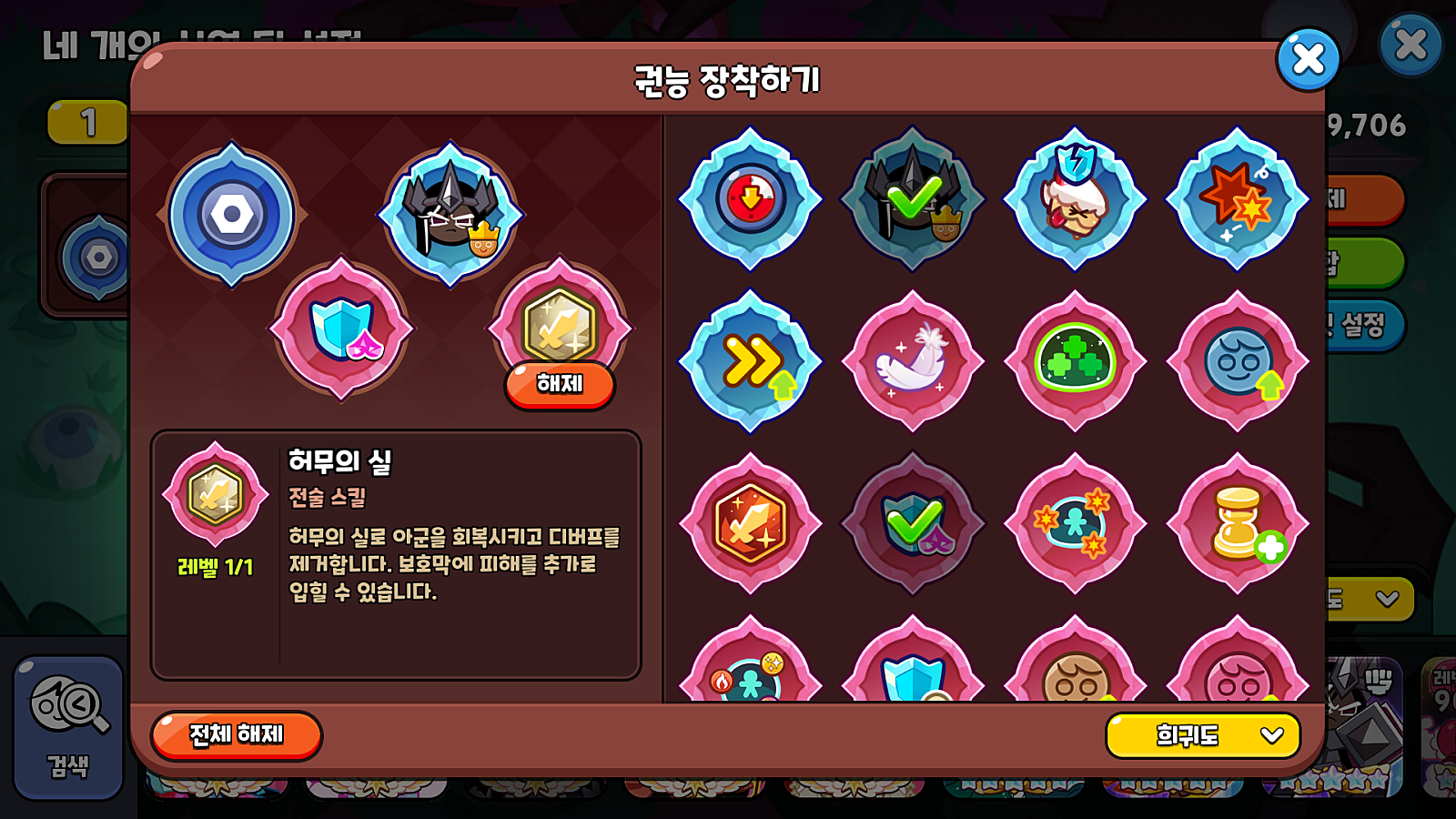Image resolution: width=1456 pixels, height=819 pixels.
Task: Select the overlapping stars ability icon
Action: 1076,523
